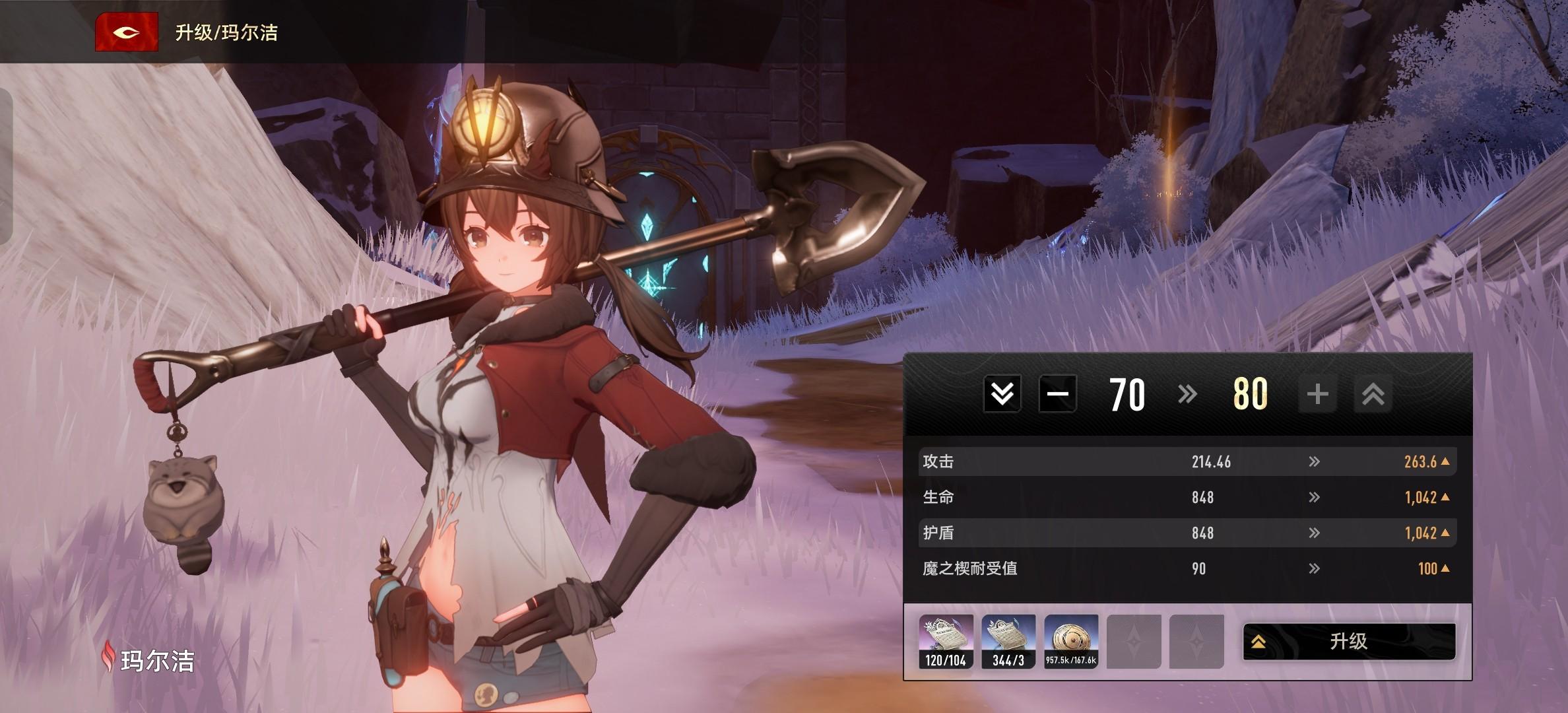The image size is (1568, 713).
Task: Increase target level with the plus button
Action: click(x=1317, y=394)
